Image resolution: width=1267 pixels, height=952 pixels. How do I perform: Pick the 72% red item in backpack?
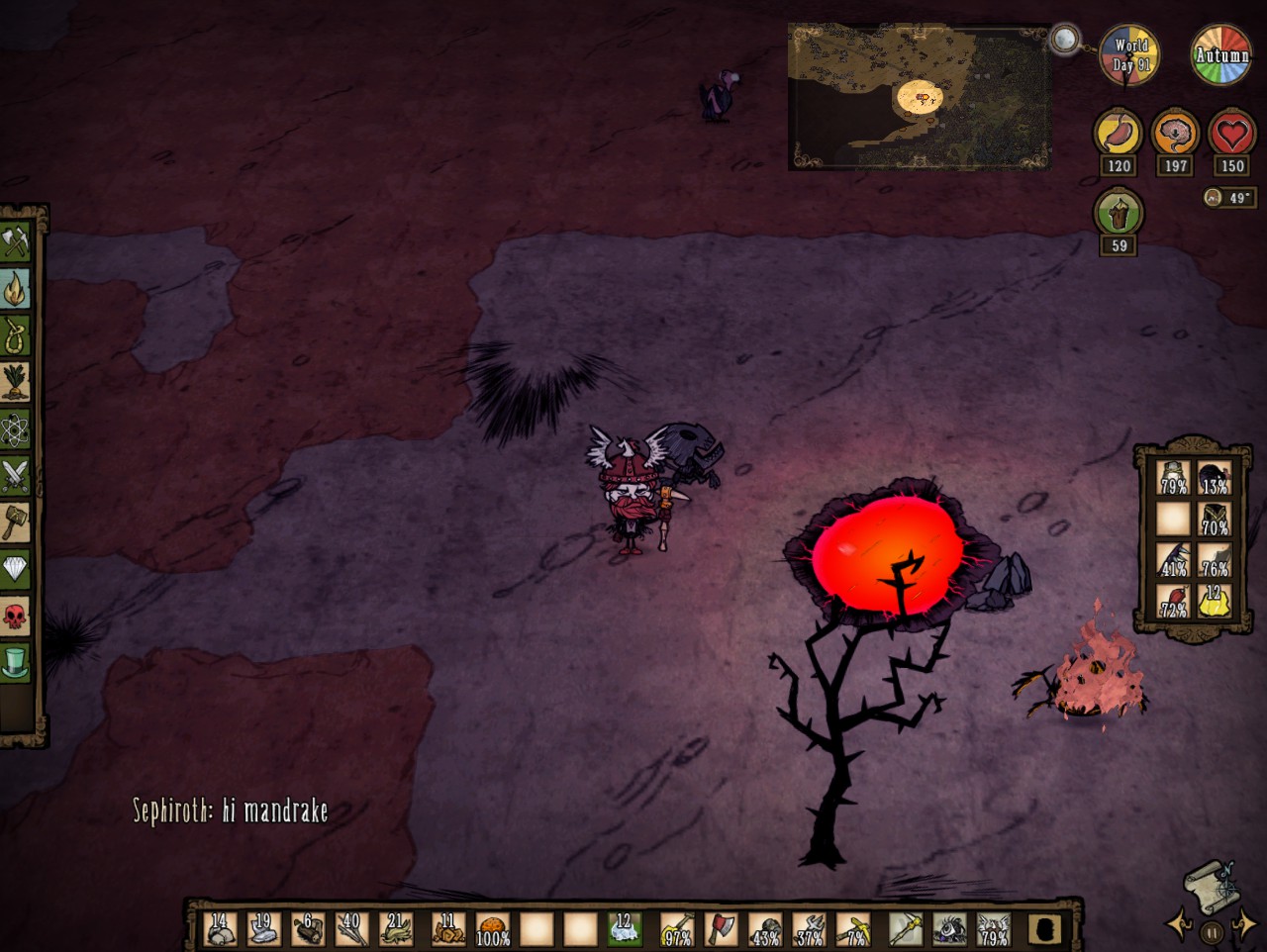point(1173,601)
